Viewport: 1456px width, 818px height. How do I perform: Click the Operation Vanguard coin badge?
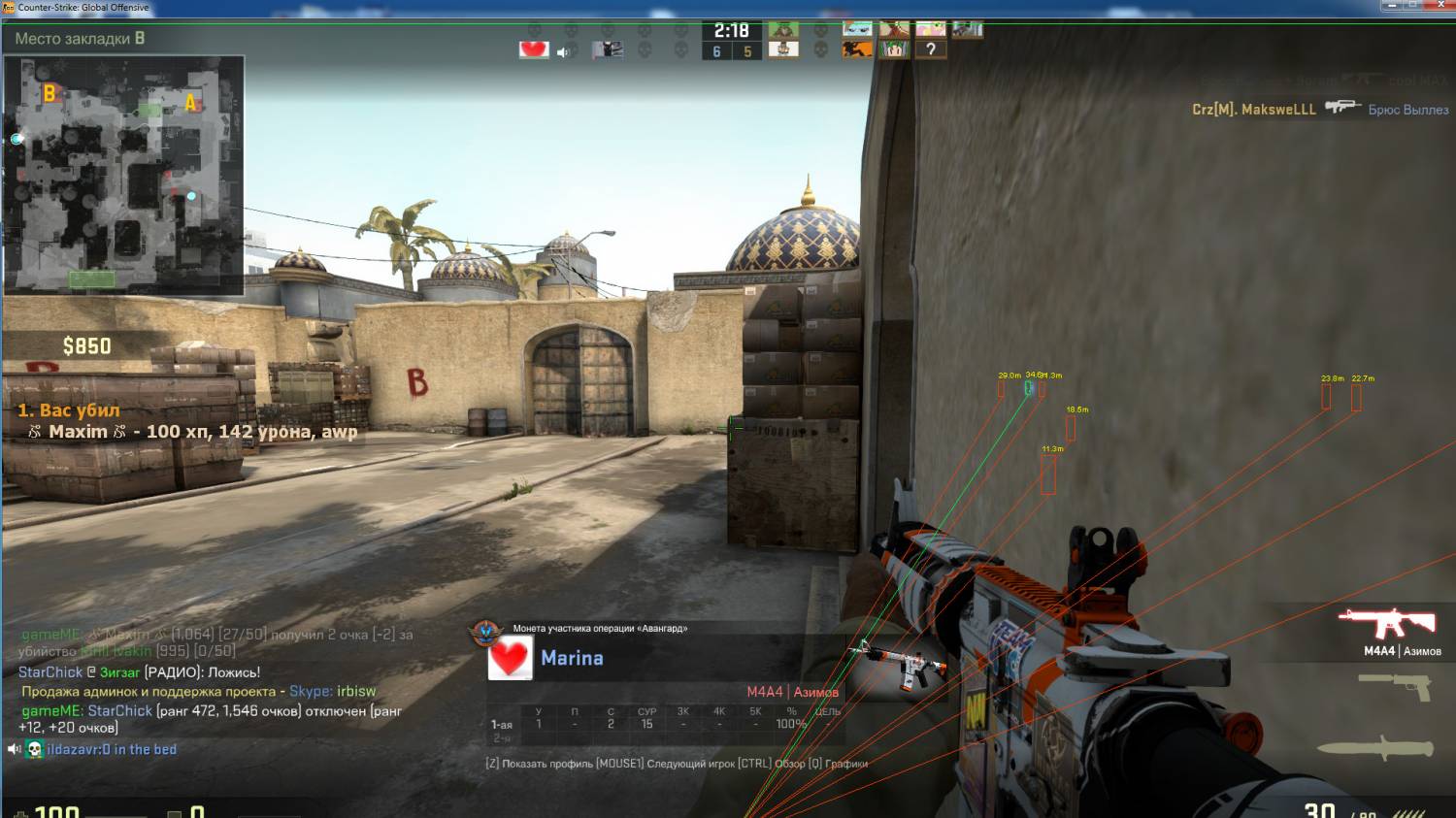pyautogui.click(x=485, y=633)
